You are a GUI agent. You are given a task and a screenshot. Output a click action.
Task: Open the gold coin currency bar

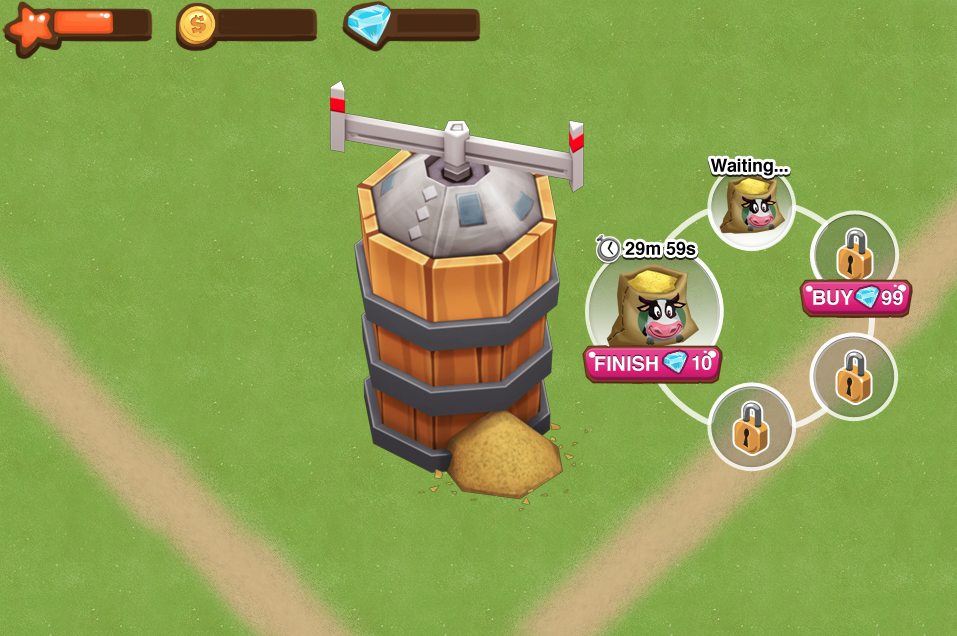coord(247,24)
